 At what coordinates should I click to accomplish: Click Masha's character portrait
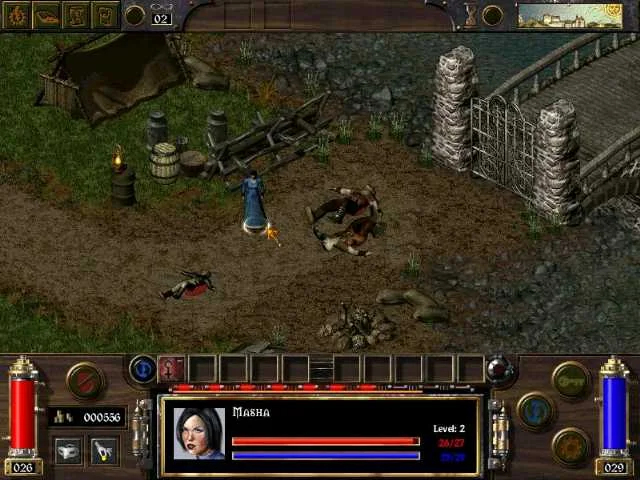pos(198,432)
